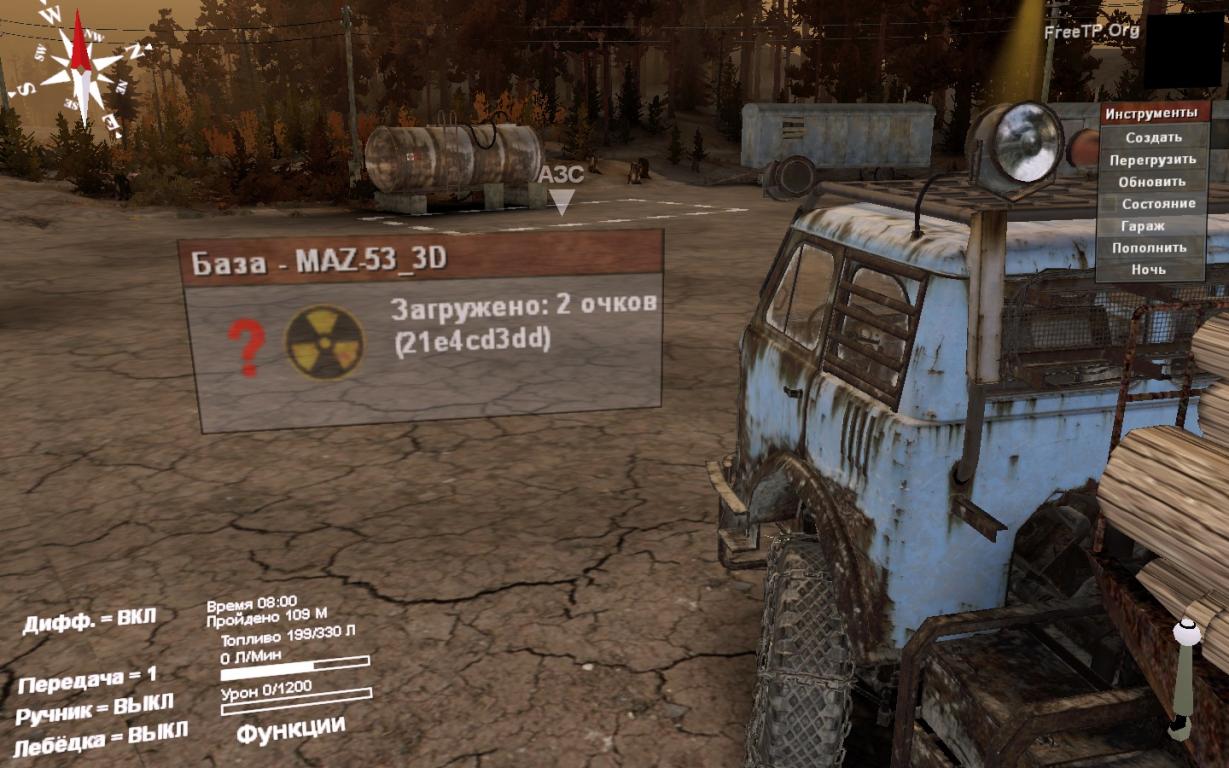Click the red question mark icon
The width and height of the screenshot is (1229, 768).
(x=246, y=347)
